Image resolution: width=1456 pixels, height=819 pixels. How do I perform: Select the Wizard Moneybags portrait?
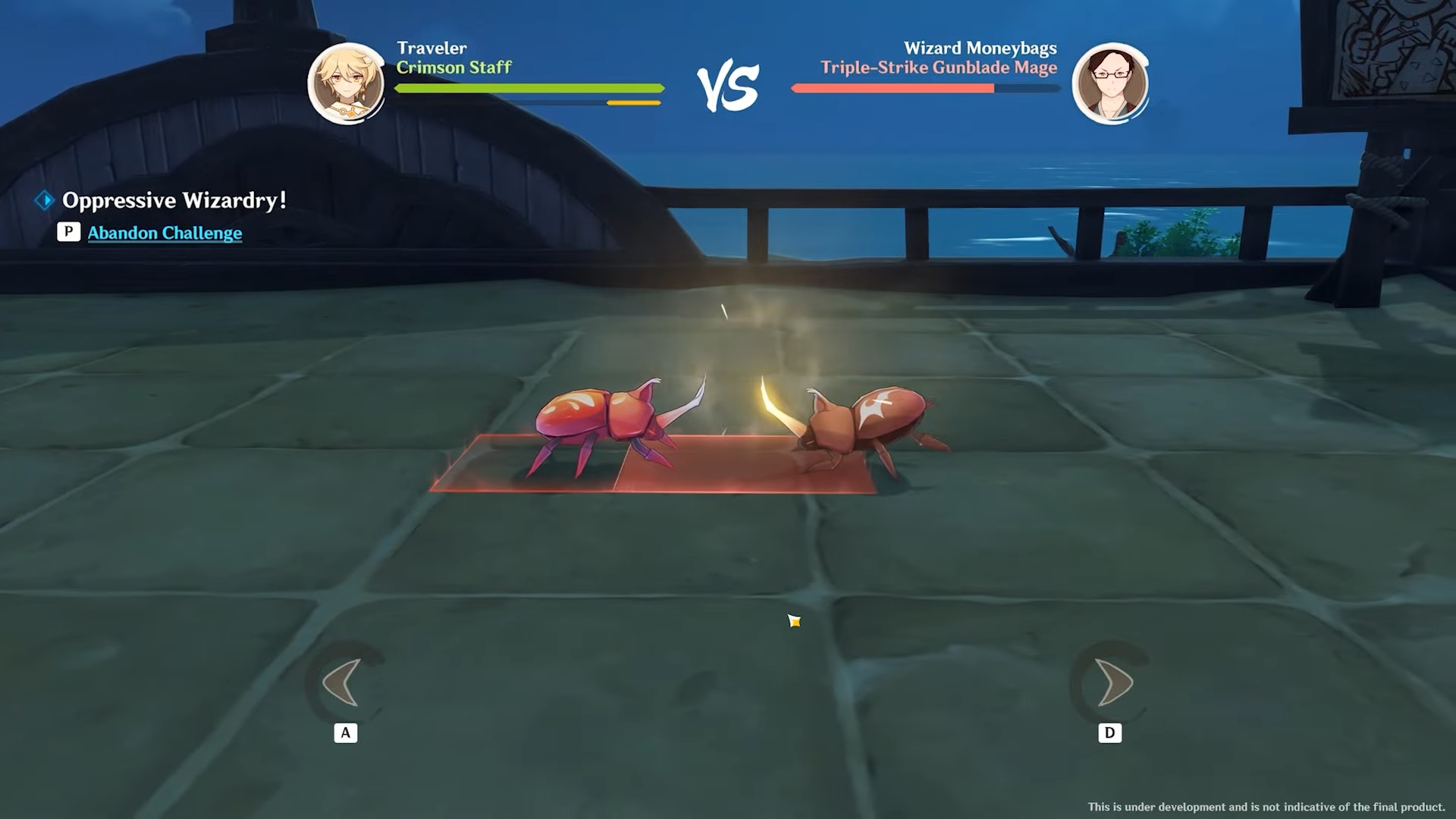(1110, 82)
